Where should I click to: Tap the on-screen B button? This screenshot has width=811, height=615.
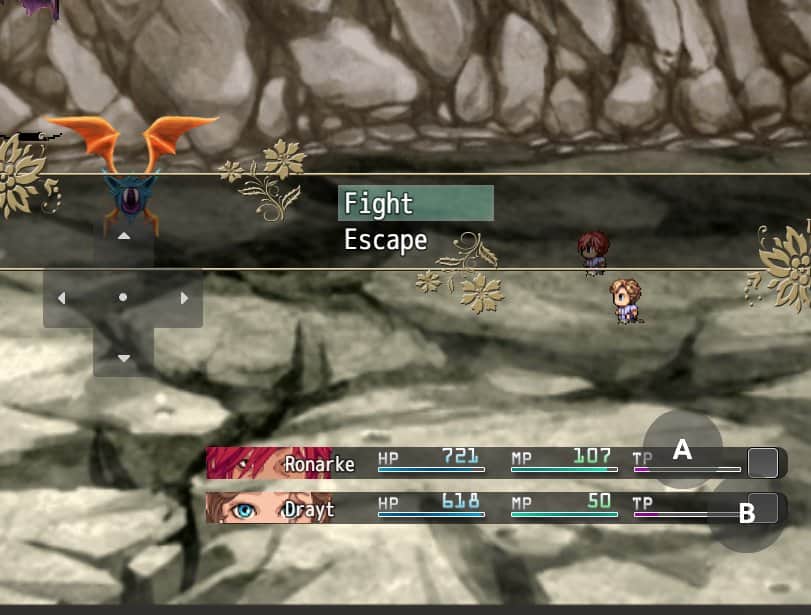pyautogui.click(x=746, y=514)
